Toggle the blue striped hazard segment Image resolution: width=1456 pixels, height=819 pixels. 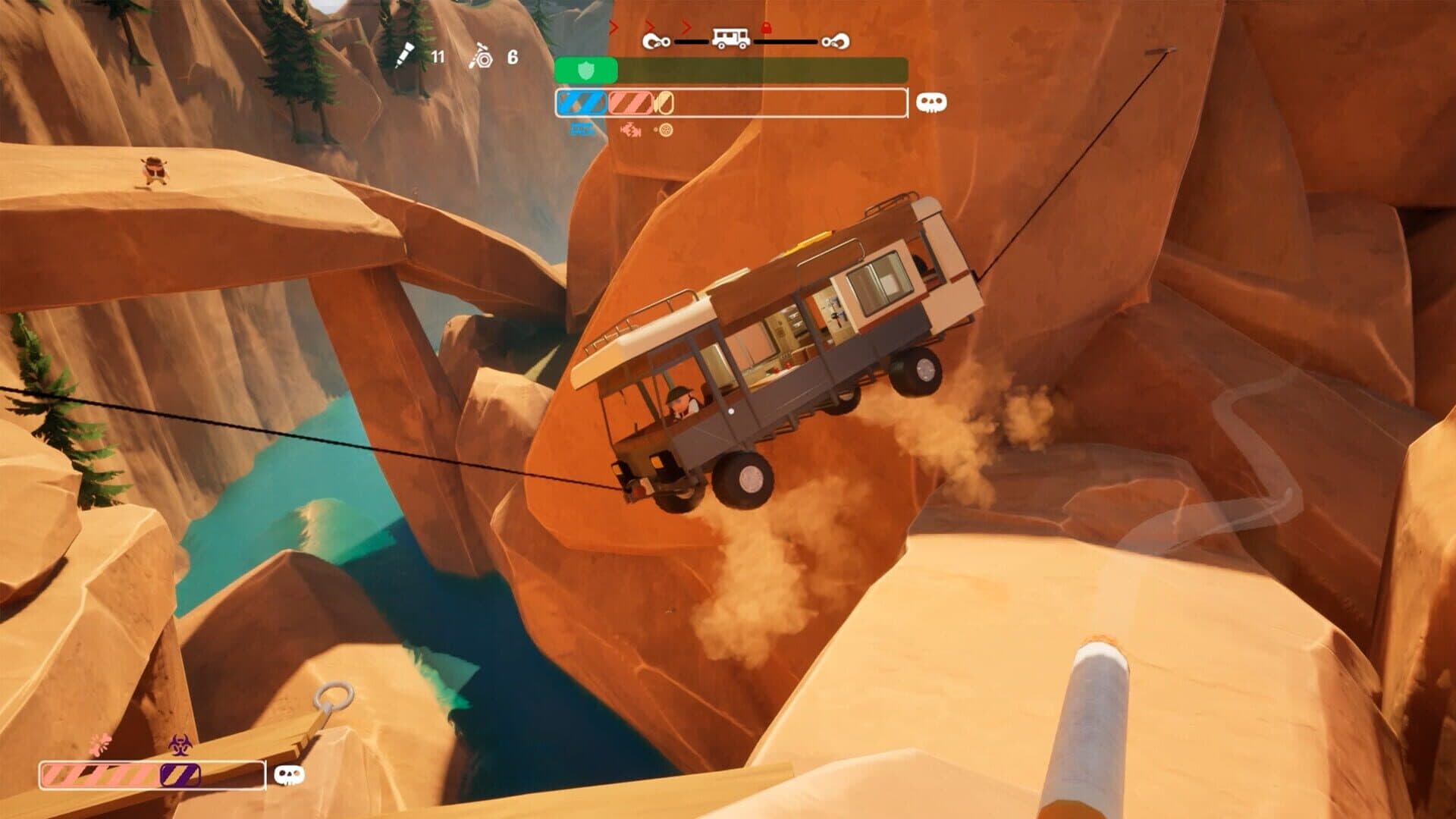pos(580,103)
